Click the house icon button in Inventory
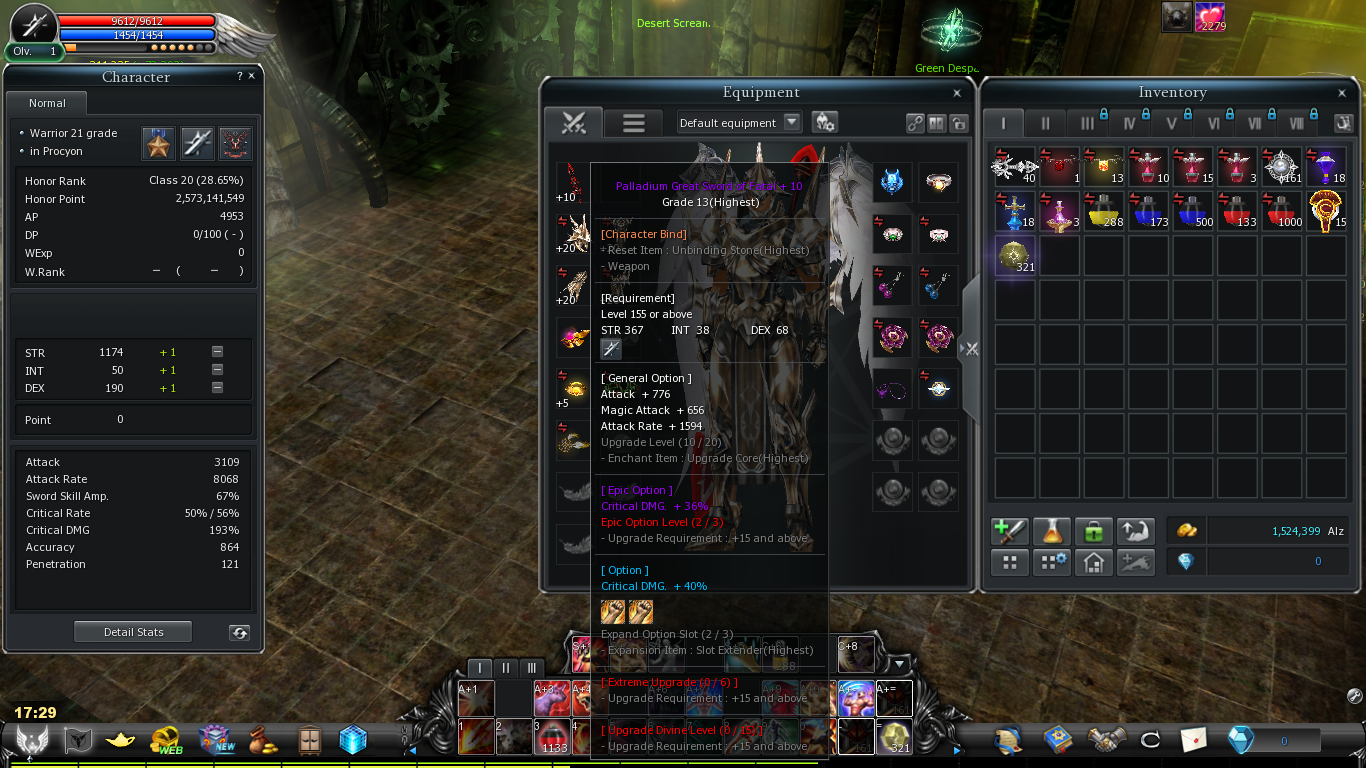The height and width of the screenshot is (768, 1366). 1094,562
